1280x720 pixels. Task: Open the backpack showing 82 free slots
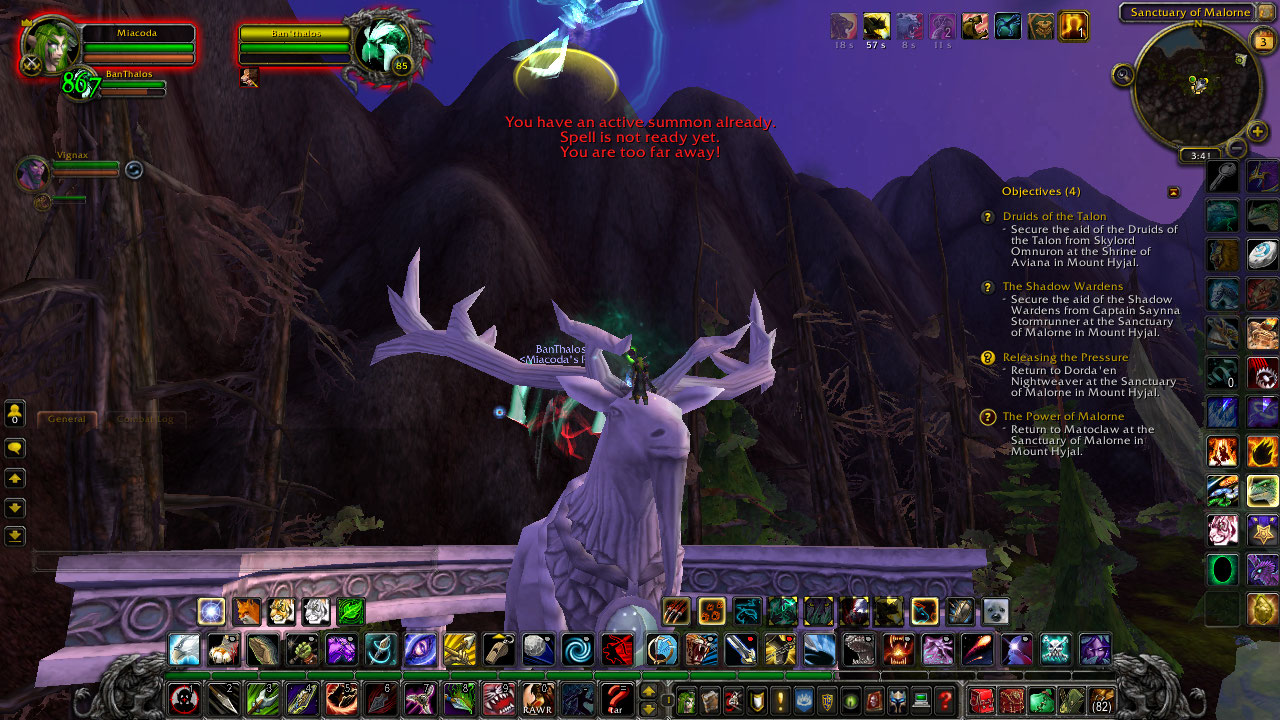coord(1102,700)
